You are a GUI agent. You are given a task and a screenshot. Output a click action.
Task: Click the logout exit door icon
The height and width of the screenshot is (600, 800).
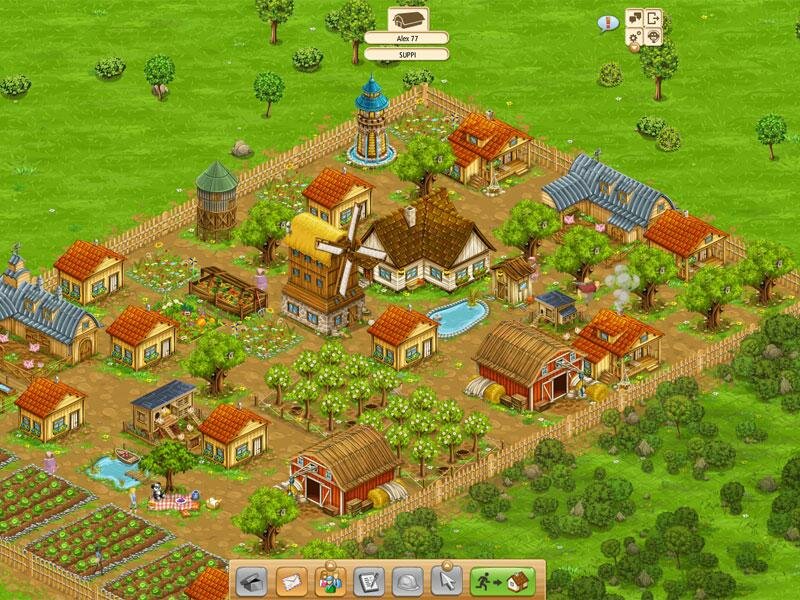tap(654, 18)
